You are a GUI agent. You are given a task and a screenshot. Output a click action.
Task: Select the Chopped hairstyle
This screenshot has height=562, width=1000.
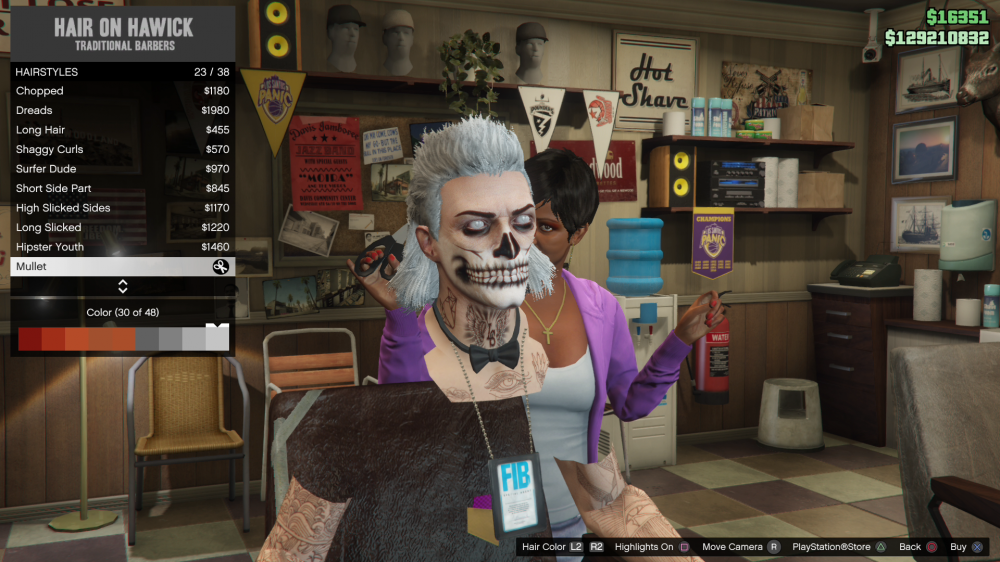coord(122,91)
